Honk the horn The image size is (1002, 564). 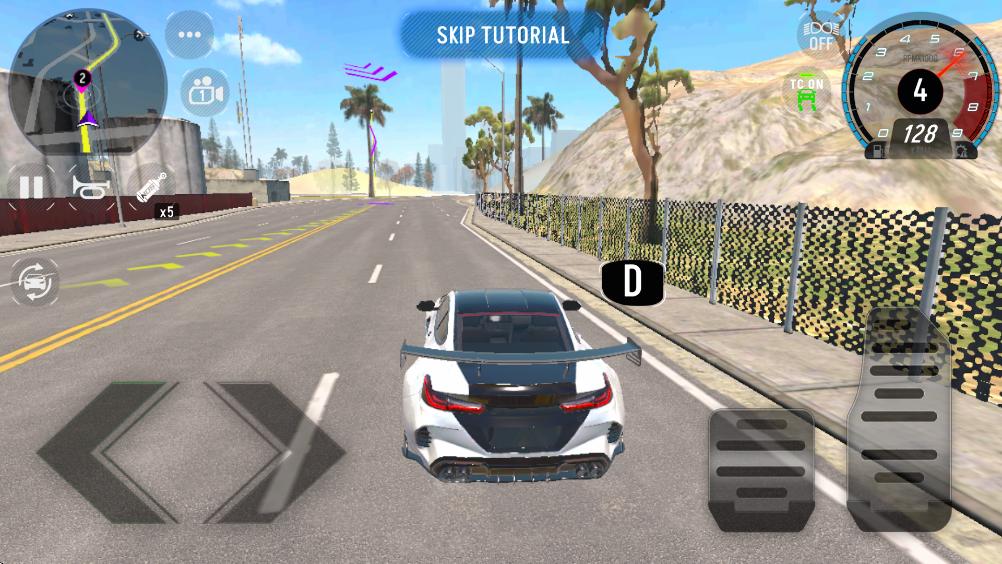pyautogui.click(x=89, y=186)
